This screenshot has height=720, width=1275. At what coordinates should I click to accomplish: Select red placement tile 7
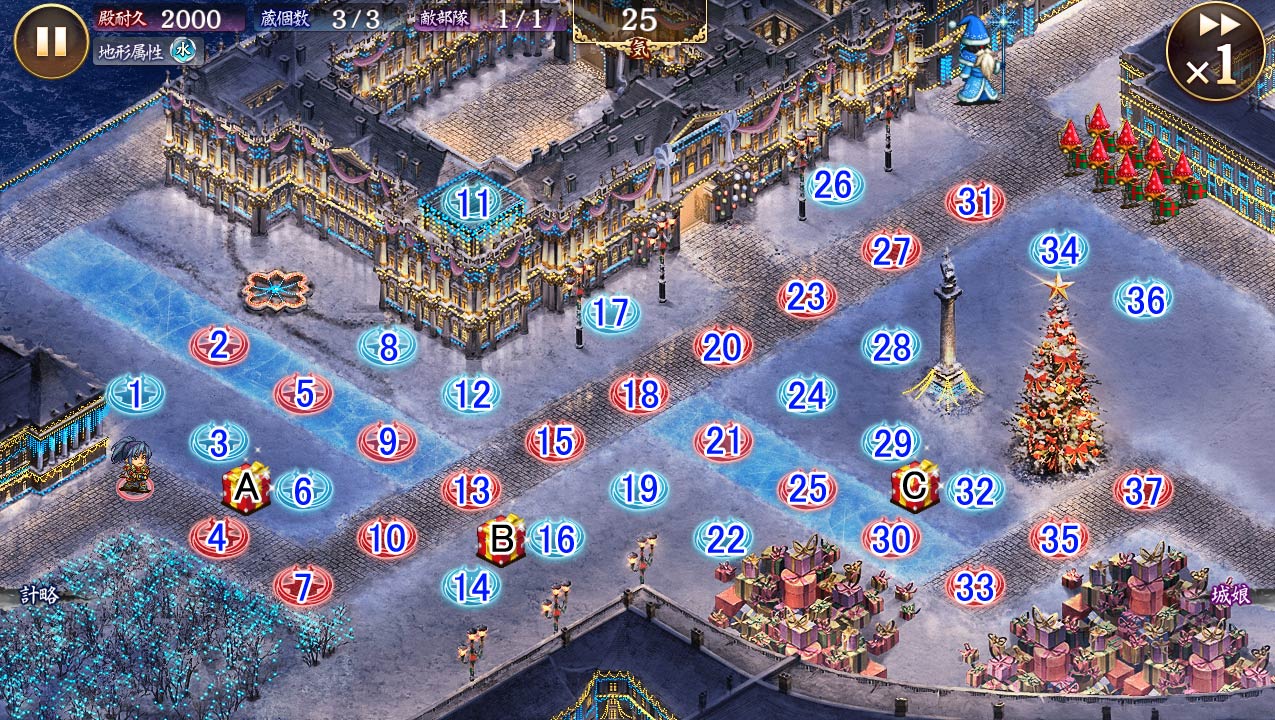(x=303, y=586)
